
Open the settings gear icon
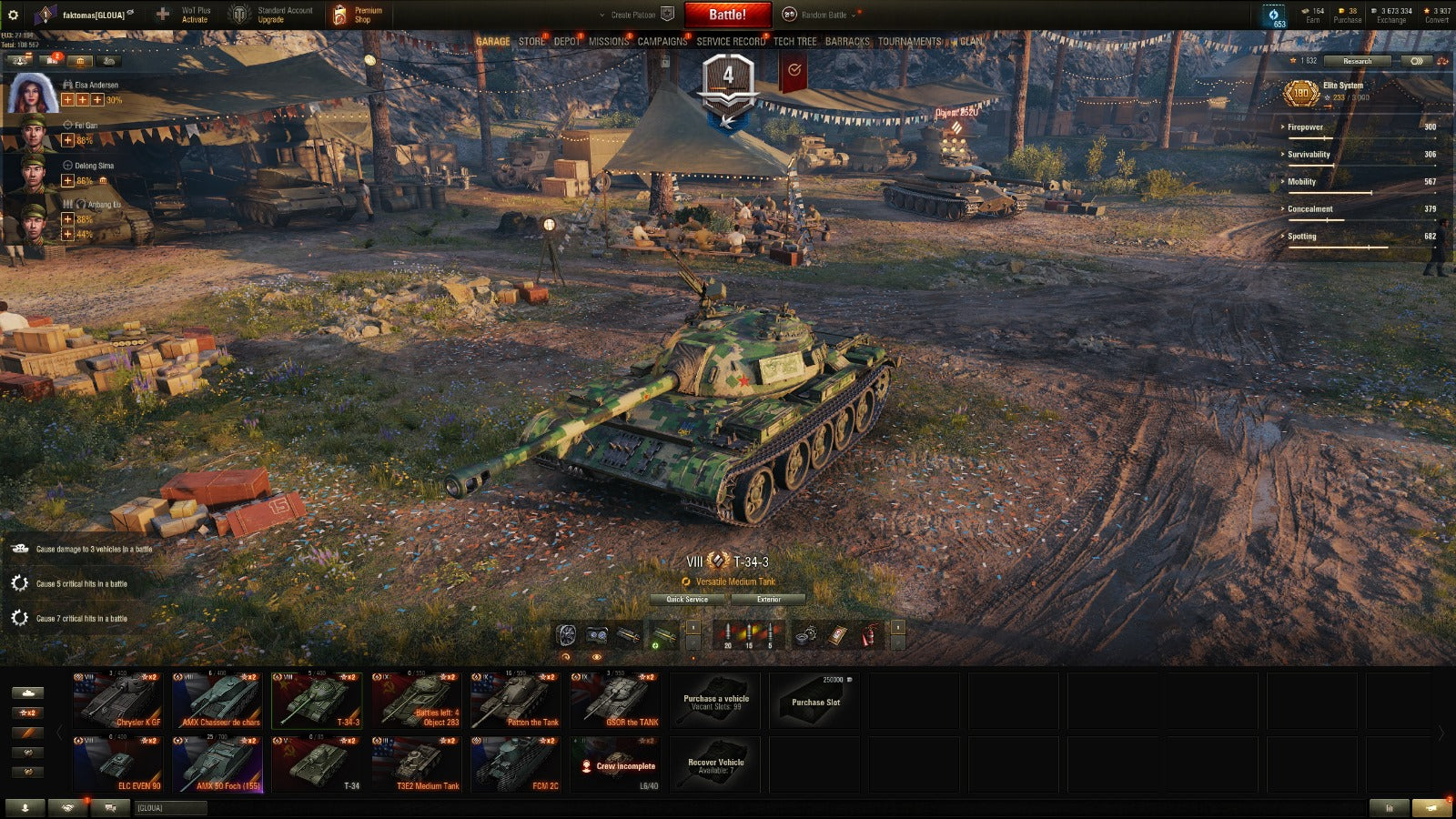[x=13, y=15]
